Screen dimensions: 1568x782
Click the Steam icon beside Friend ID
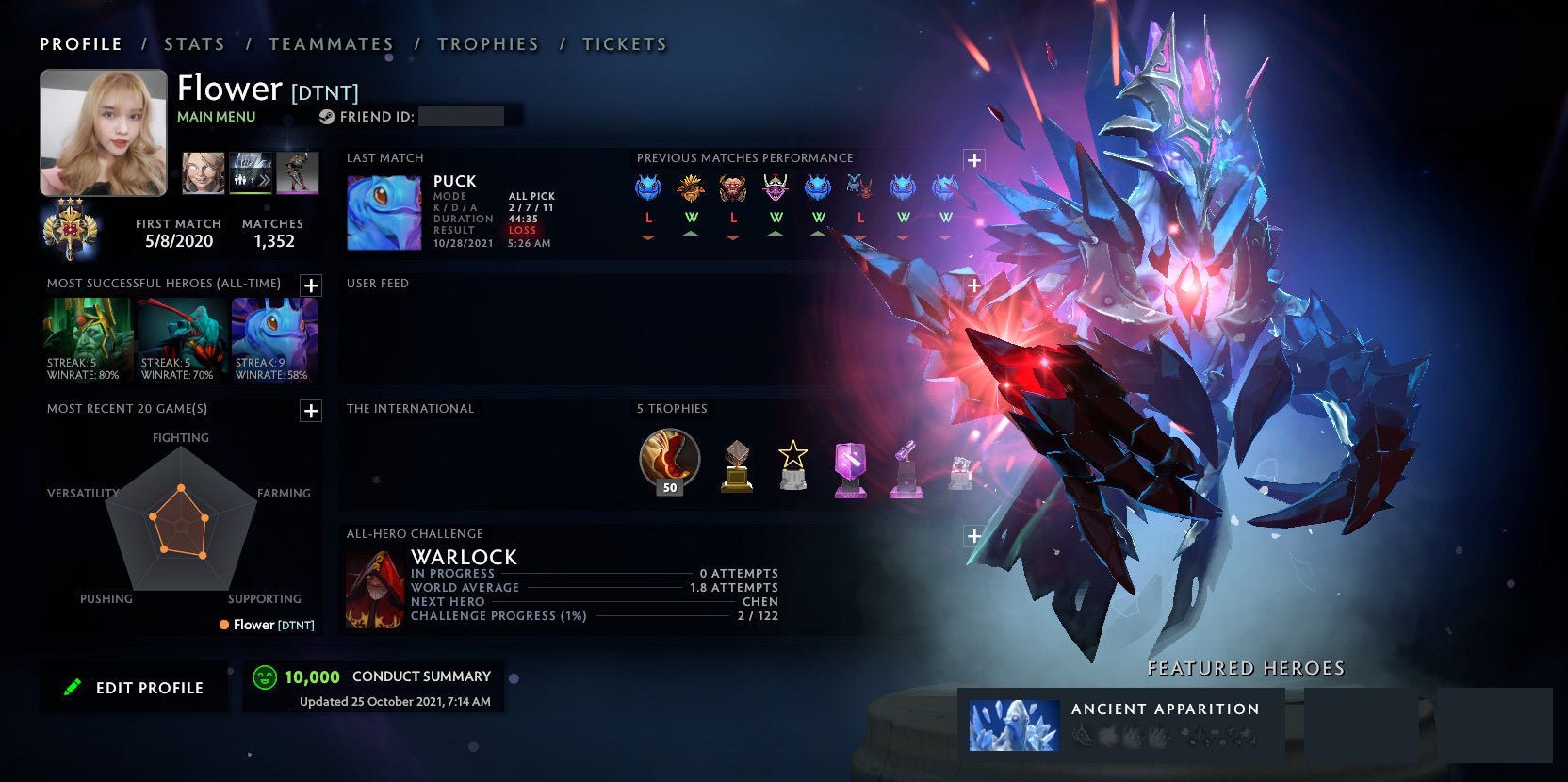click(x=328, y=117)
